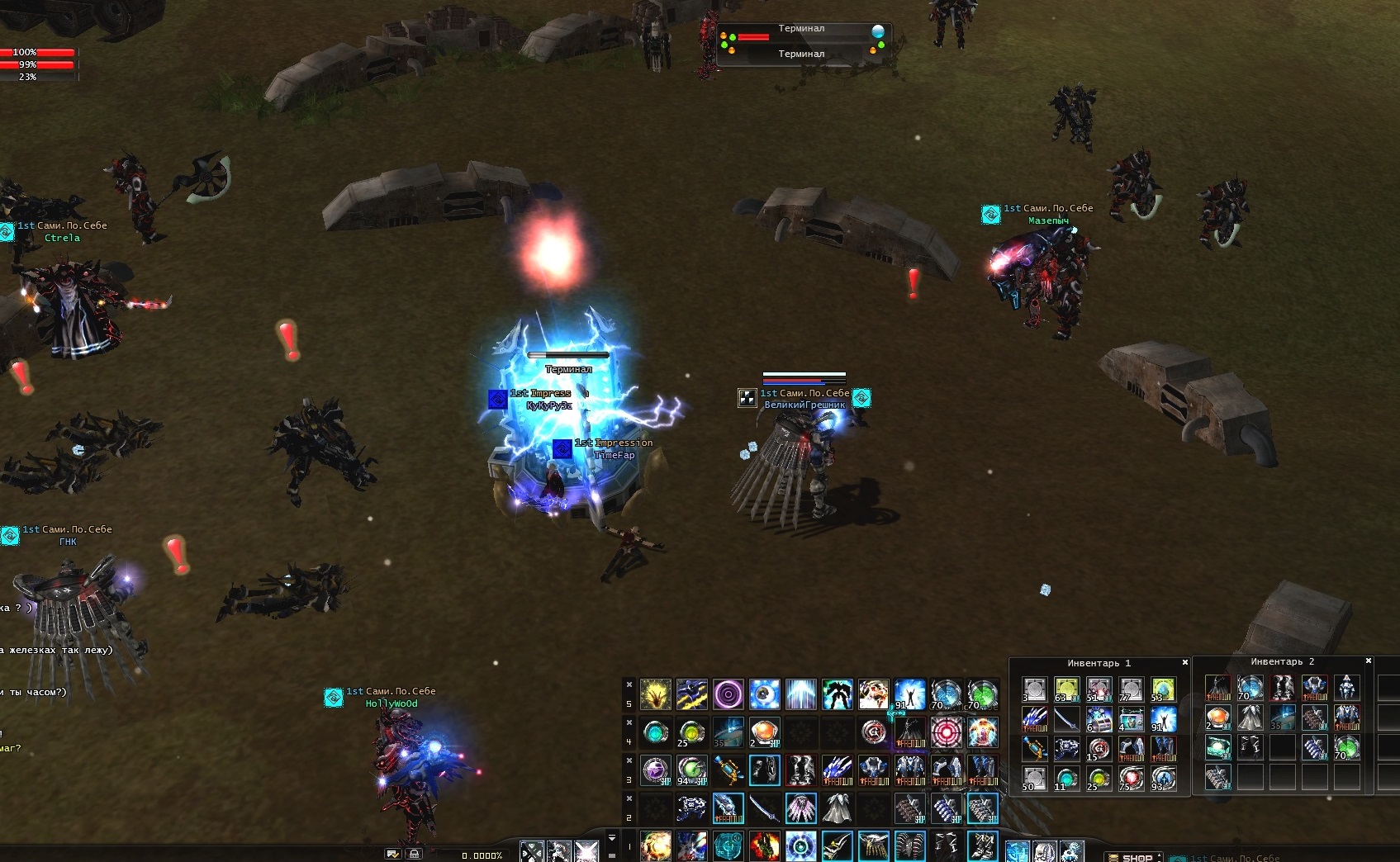Use the yellow burst skill in row 5

pyautogui.click(x=656, y=694)
